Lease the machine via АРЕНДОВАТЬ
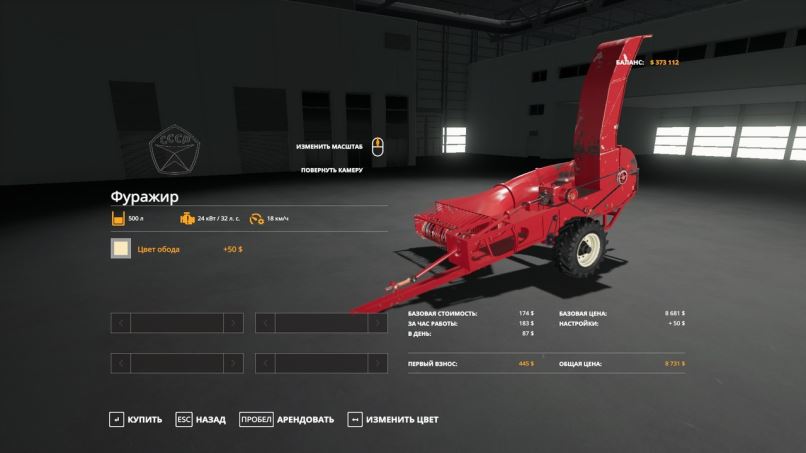The height and width of the screenshot is (453, 806). pyautogui.click(x=287, y=419)
